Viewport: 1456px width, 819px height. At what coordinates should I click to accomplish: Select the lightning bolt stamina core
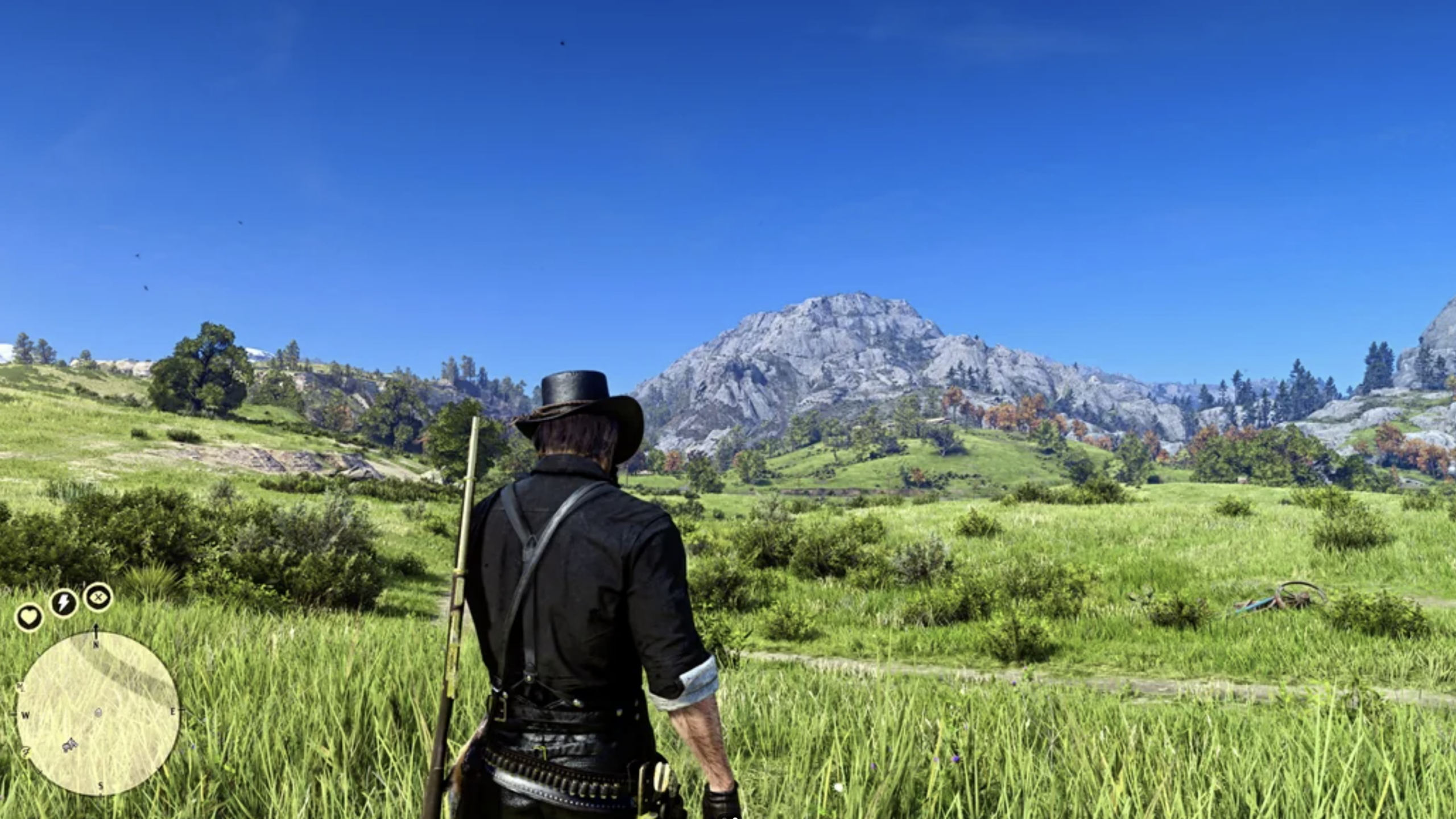[64, 603]
